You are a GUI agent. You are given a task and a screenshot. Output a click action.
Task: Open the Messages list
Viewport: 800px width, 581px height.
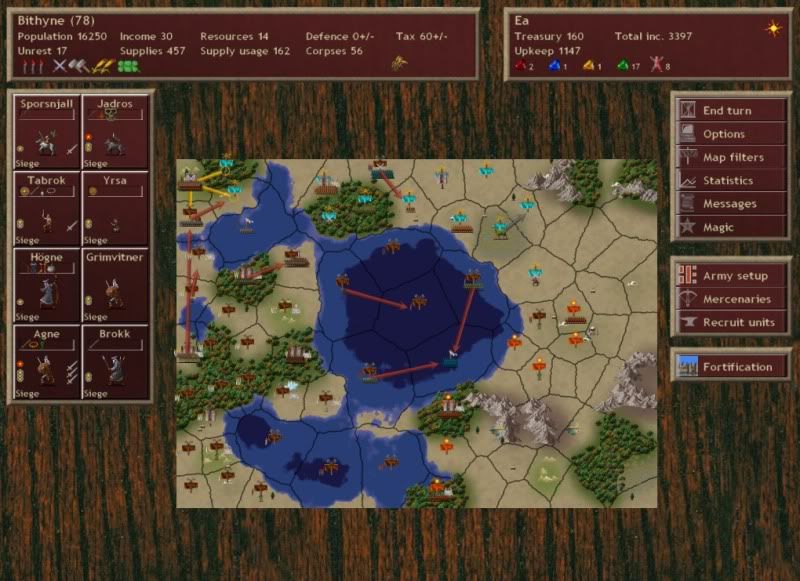click(730, 204)
